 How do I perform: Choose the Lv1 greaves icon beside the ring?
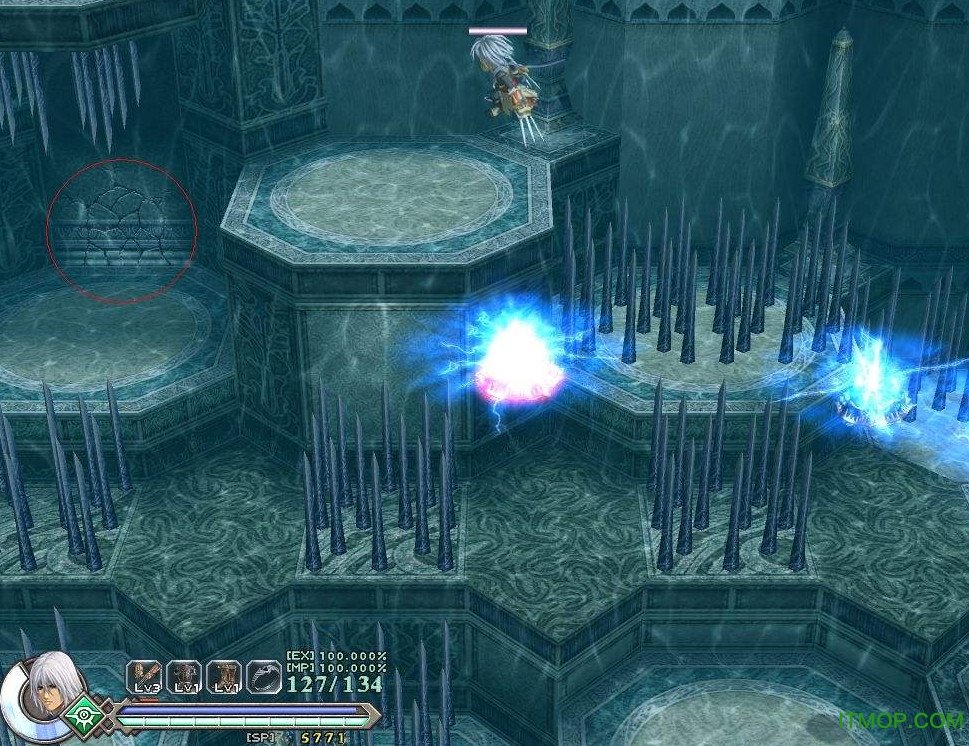click(x=224, y=677)
